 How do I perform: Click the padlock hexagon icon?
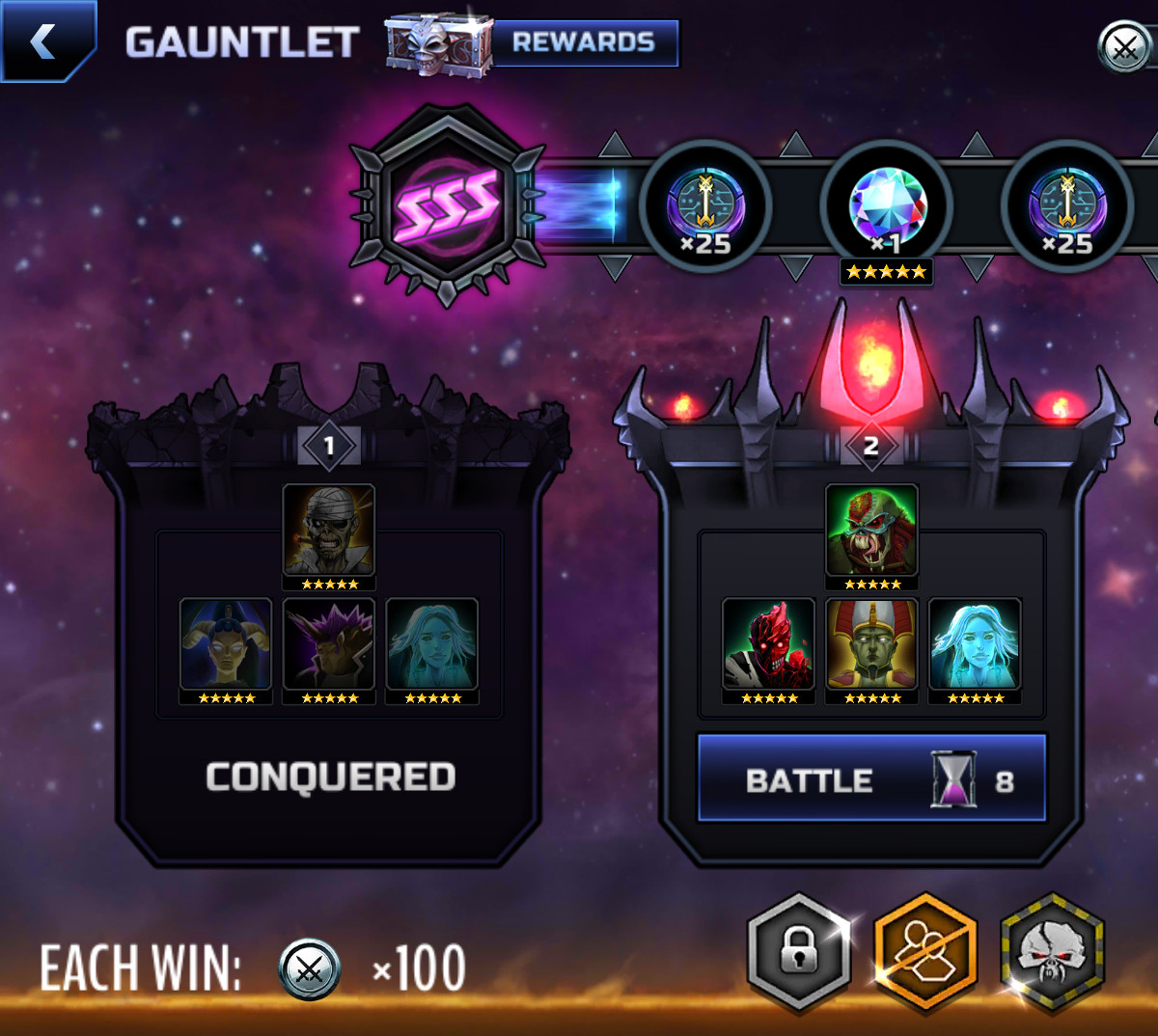point(799,952)
